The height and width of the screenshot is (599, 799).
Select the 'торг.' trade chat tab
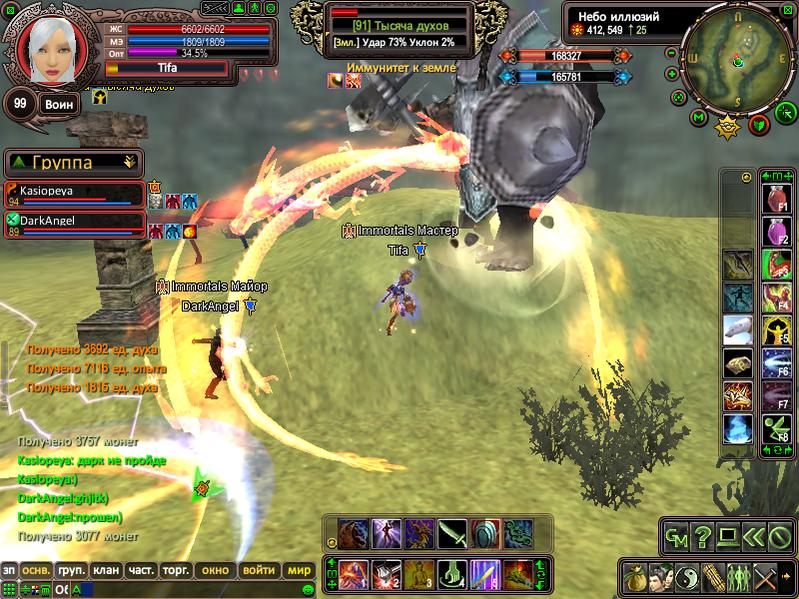(x=175, y=570)
